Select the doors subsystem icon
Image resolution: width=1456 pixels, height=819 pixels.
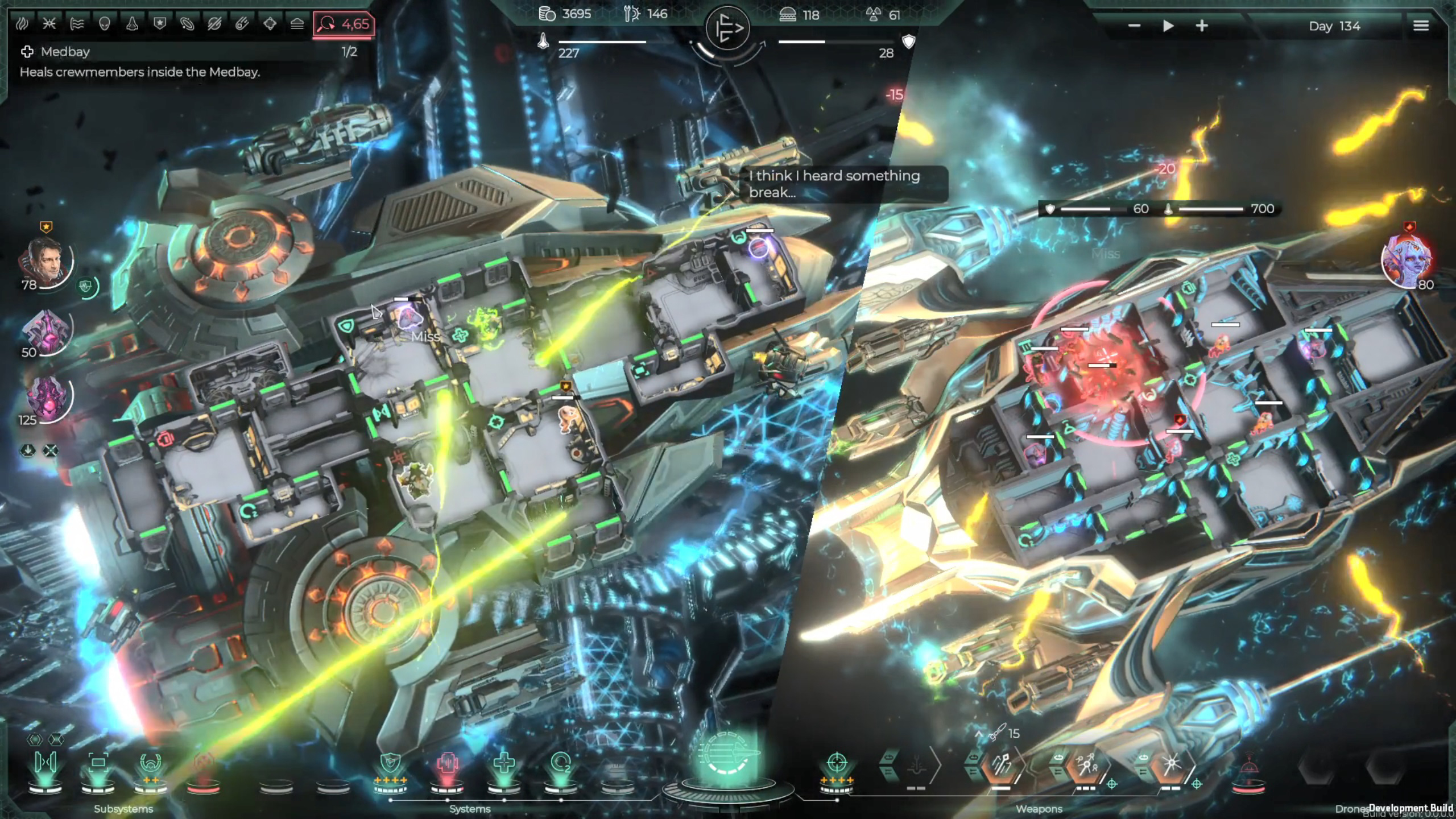(x=45, y=762)
